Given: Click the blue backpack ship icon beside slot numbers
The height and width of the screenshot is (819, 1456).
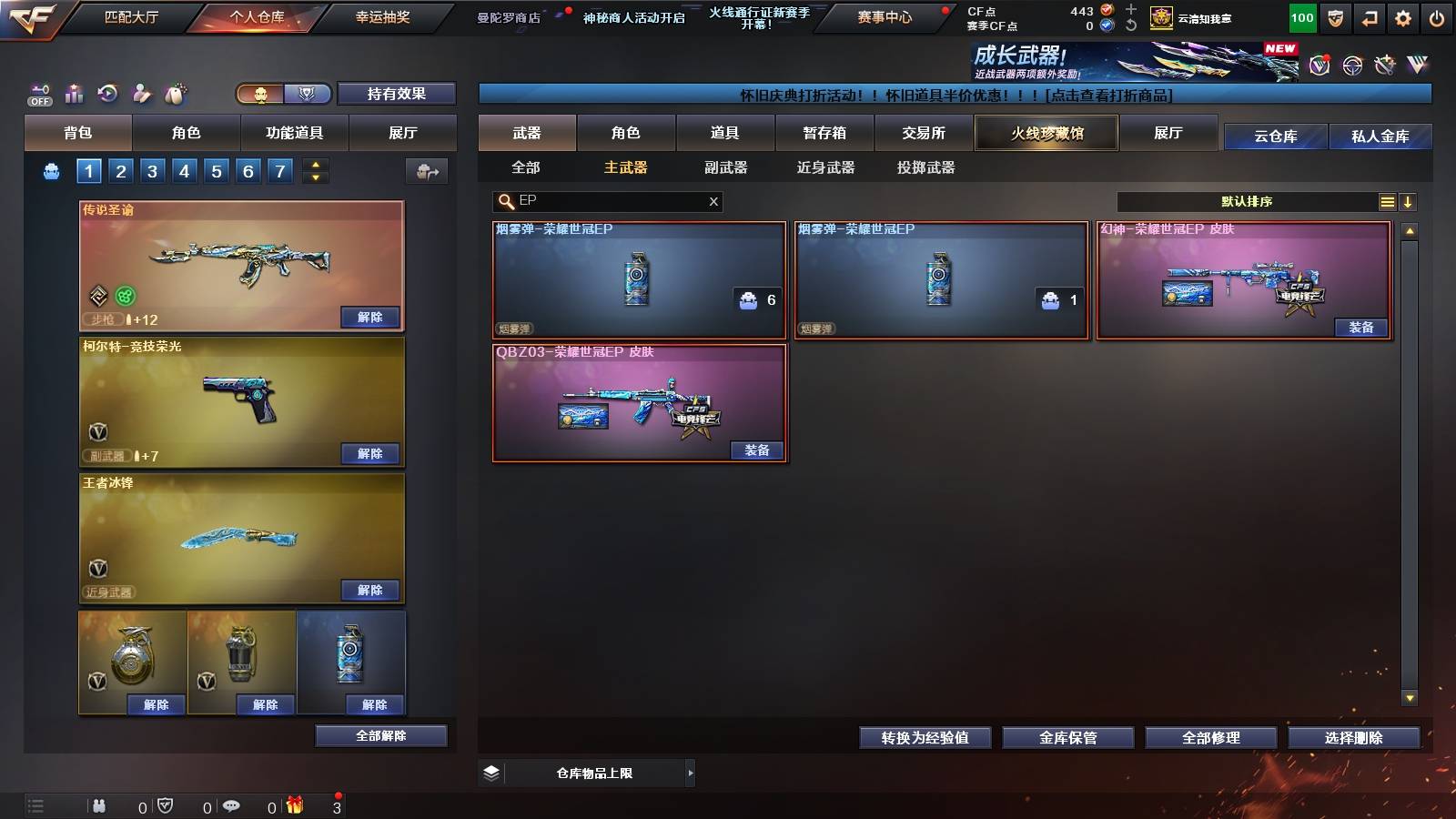Looking at the screenshot, I should pyautogui.click(x=52, y=170).
